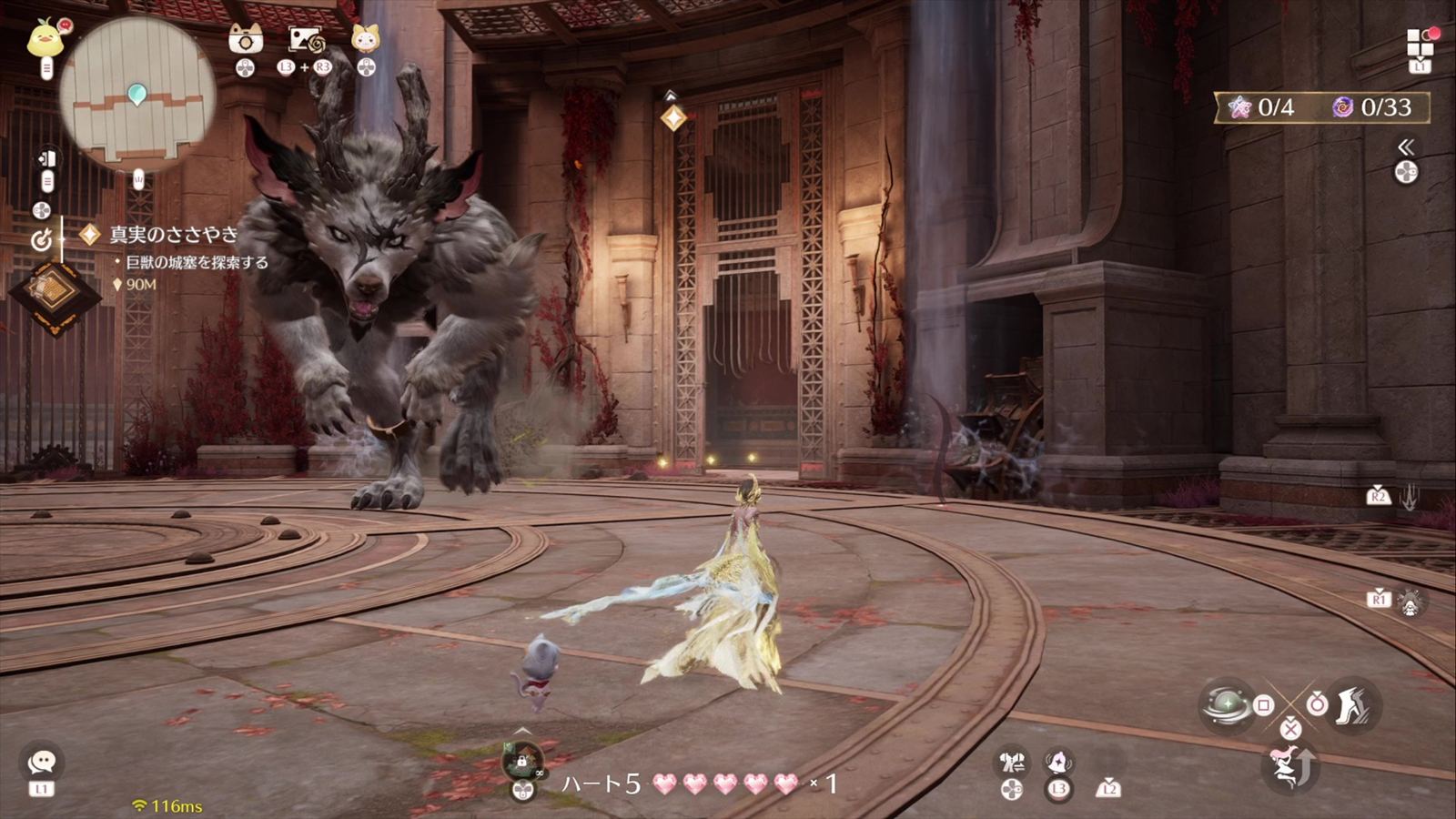Image resolution: width=1456 pixels, height=819 pixels.
Task: Open the photo album picture icon
Action: (306, 40)
